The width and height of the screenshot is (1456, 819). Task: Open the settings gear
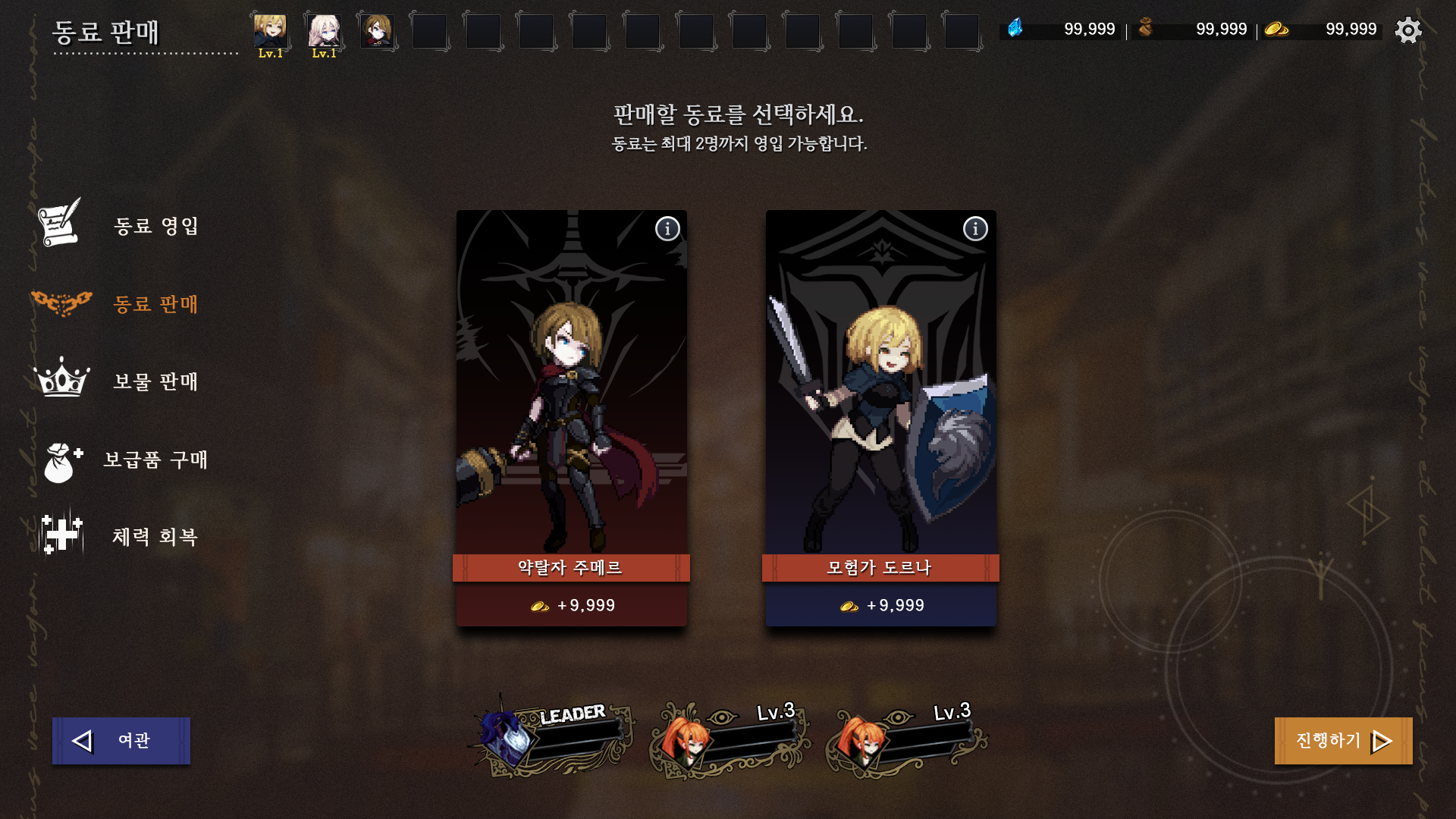point(1408,30)
